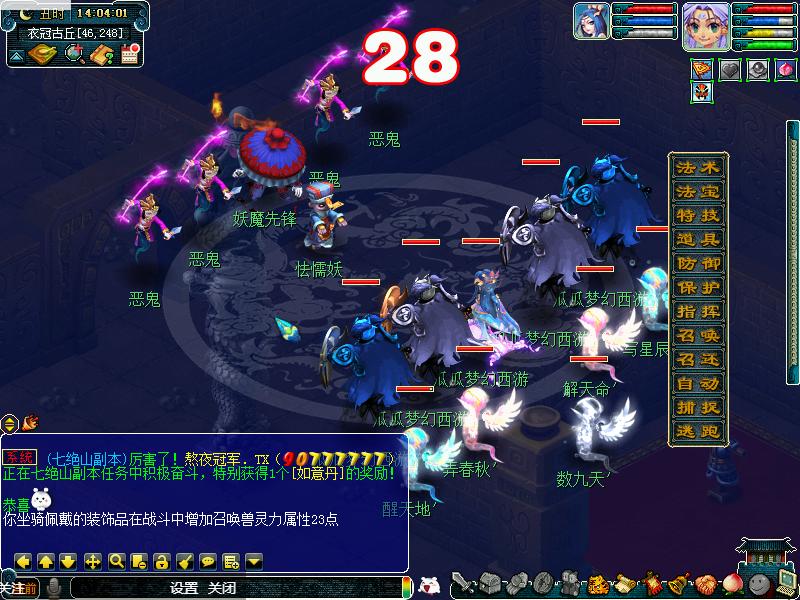Open the calendar icon with red dot

pyautogui.click(x=128, y=54)
